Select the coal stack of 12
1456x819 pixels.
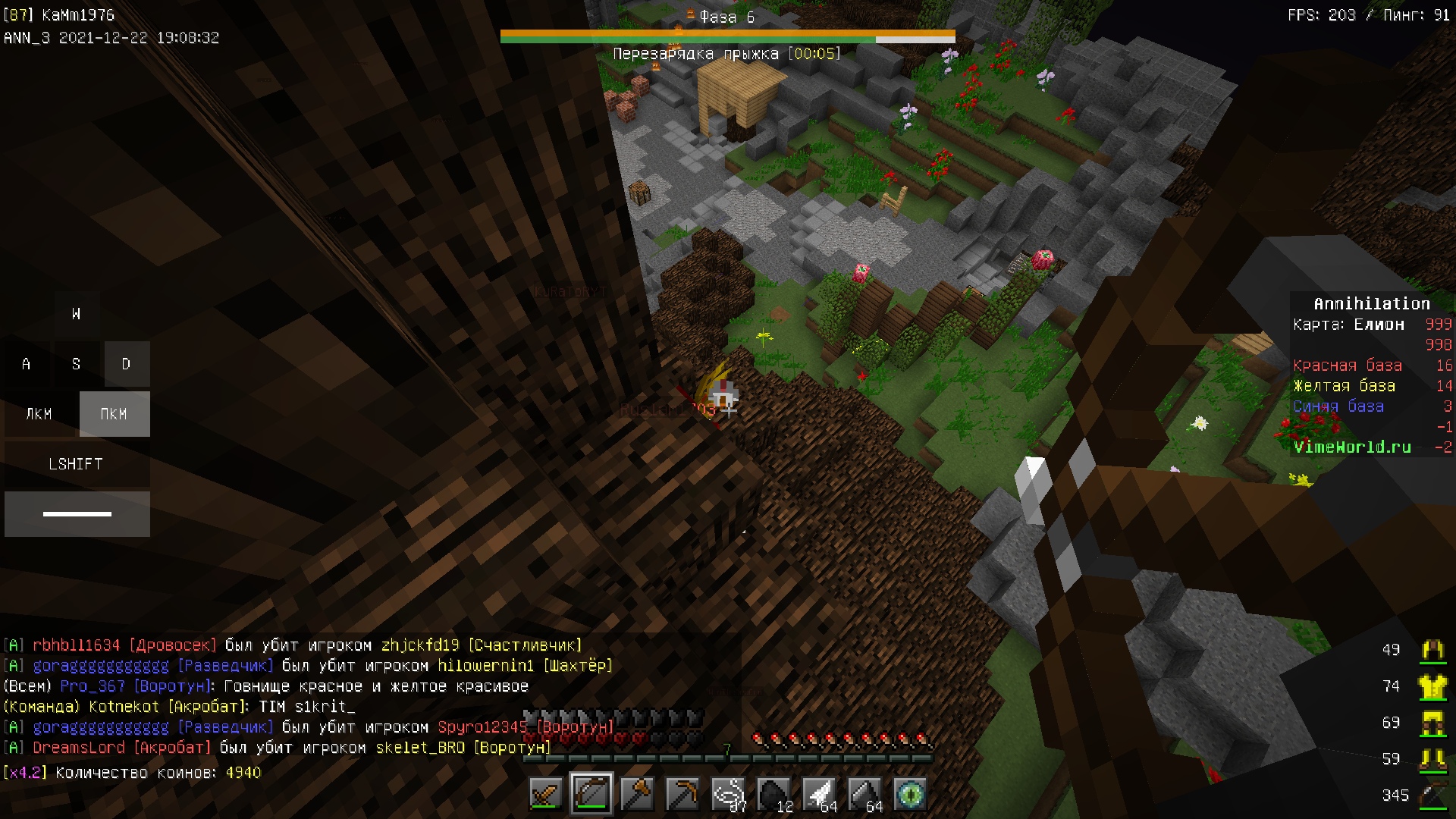tap(773, 794)
